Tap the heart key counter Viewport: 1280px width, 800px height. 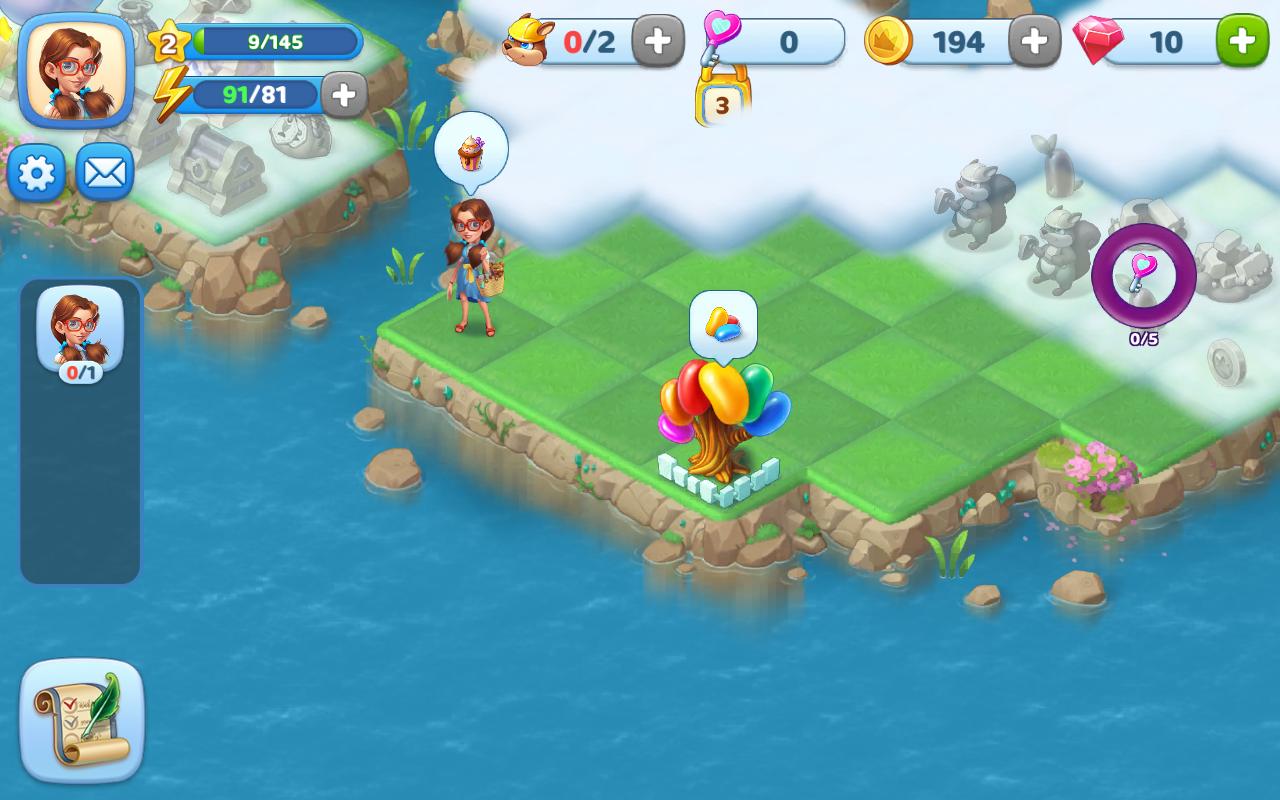775,41
